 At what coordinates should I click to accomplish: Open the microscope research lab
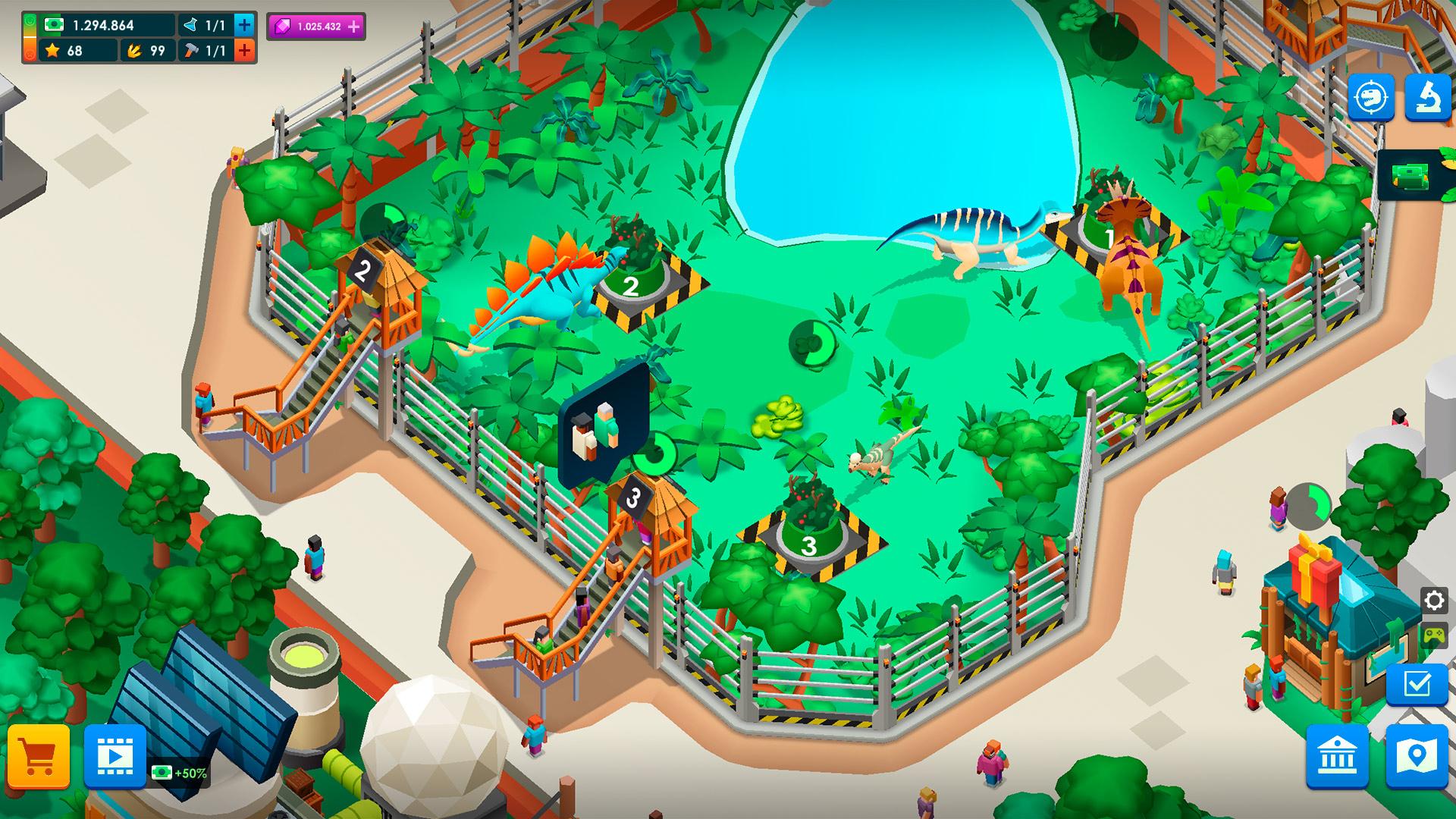pyautogui.click(x=1428, y=97)
